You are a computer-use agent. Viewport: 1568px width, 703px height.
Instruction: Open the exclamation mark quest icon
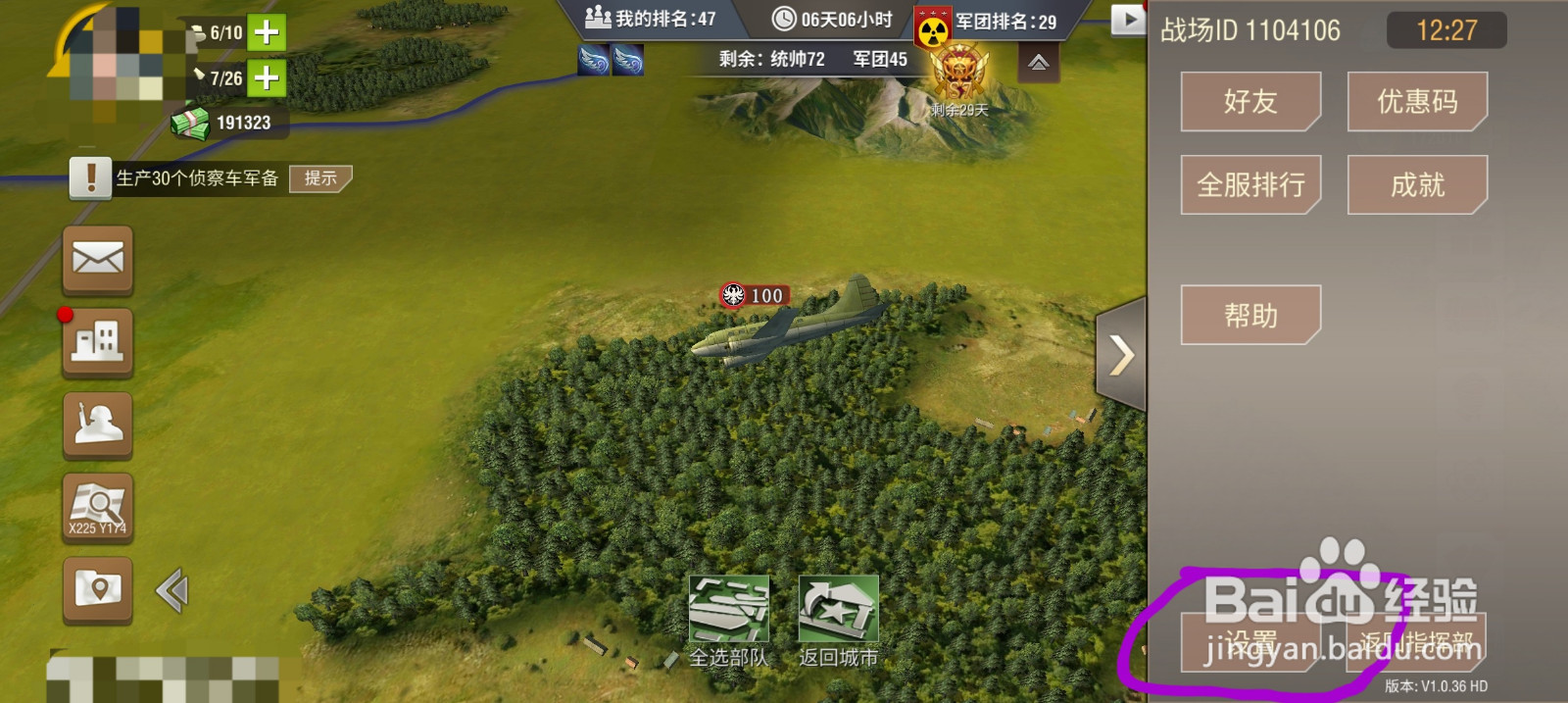pyautogui.click(x=91, y=178)
